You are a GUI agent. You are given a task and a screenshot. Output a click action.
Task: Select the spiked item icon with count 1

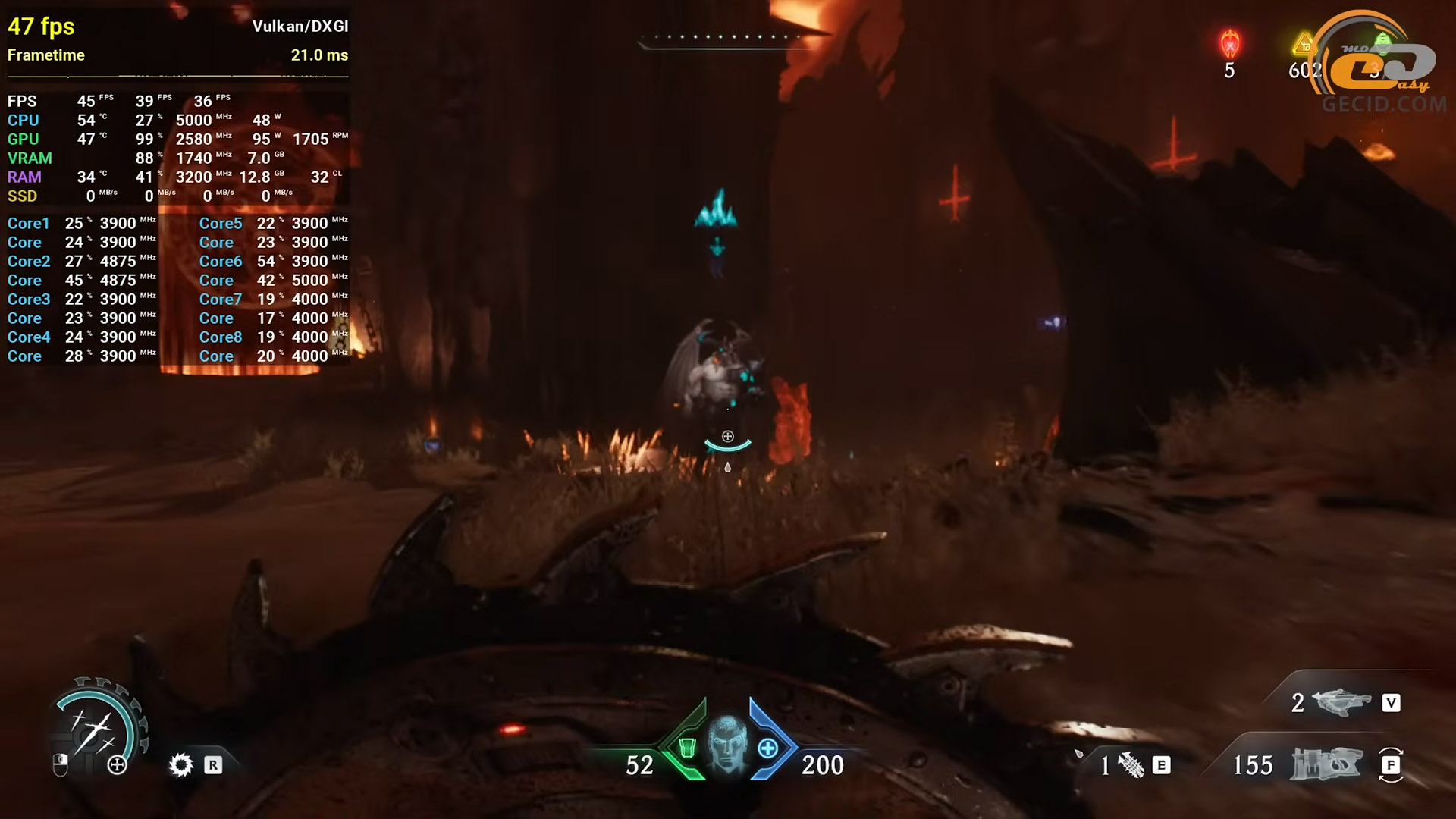point(1131,765)
